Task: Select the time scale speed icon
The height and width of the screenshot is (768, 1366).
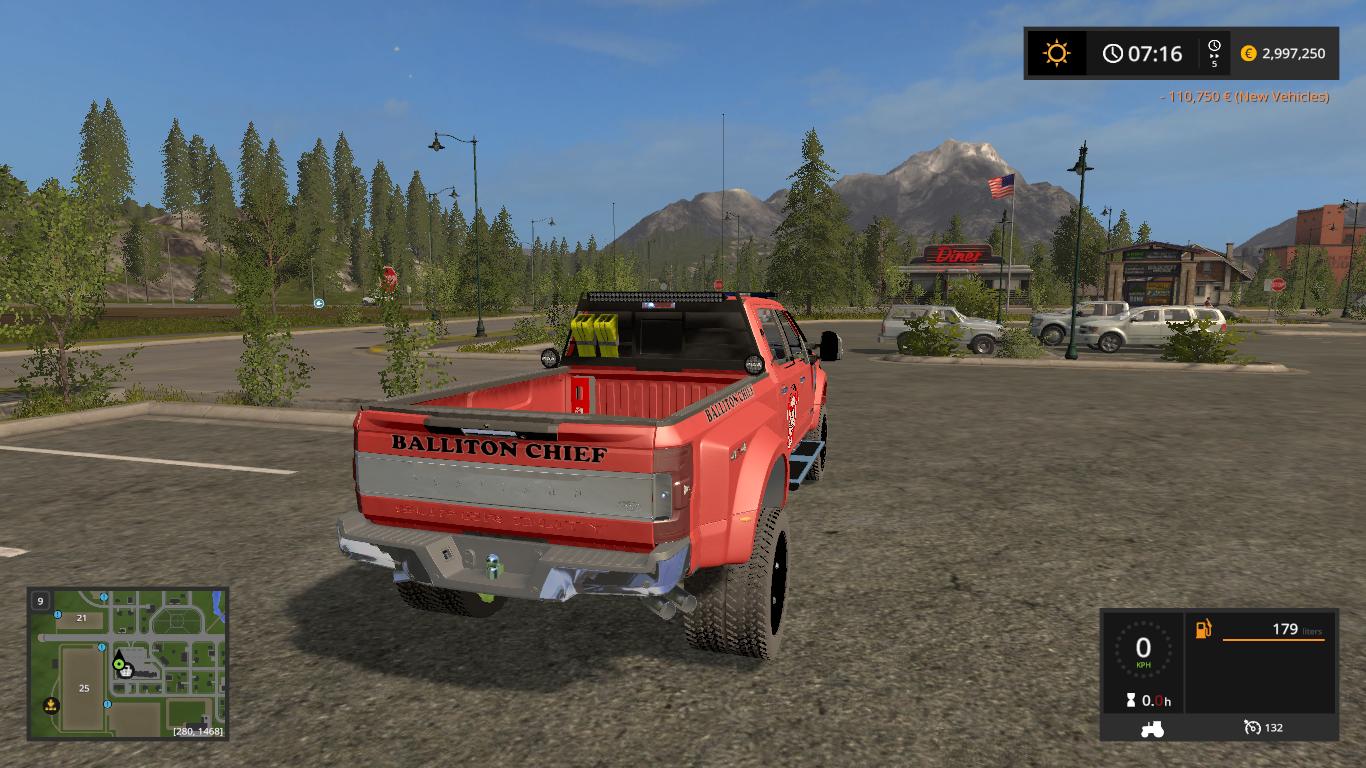Action: 1214,53
